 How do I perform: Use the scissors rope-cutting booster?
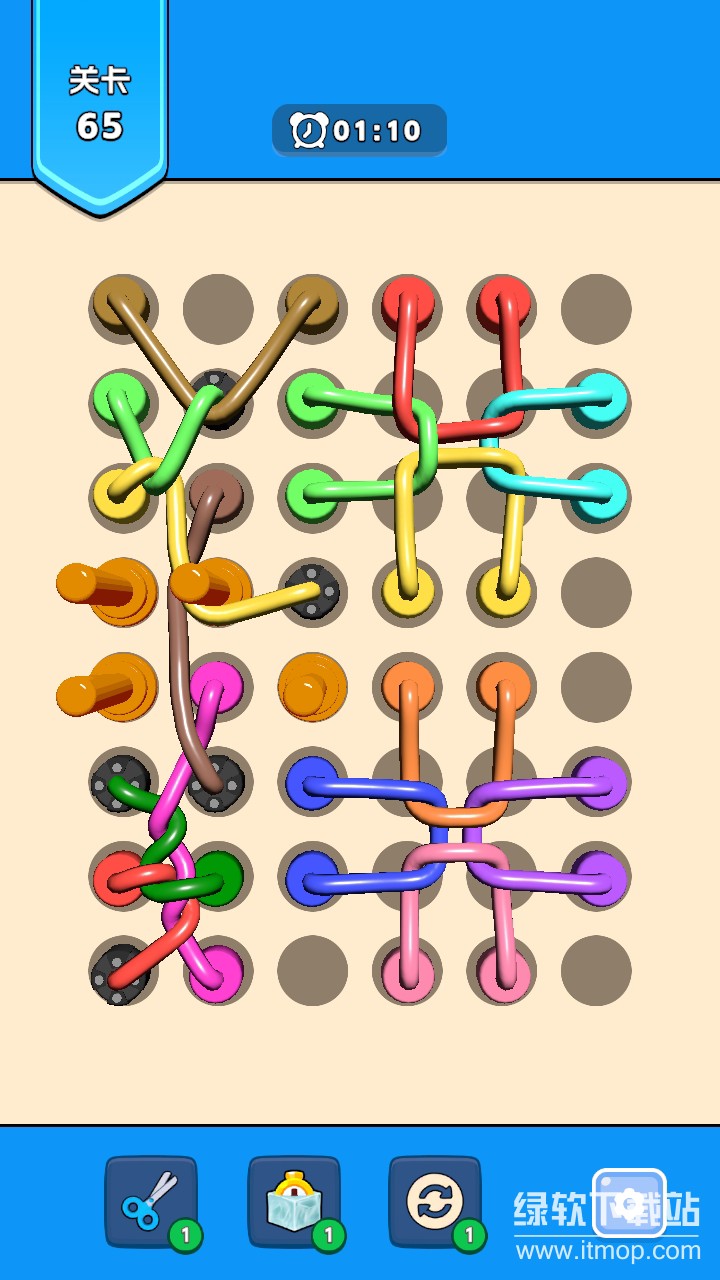click(150, 1202)
